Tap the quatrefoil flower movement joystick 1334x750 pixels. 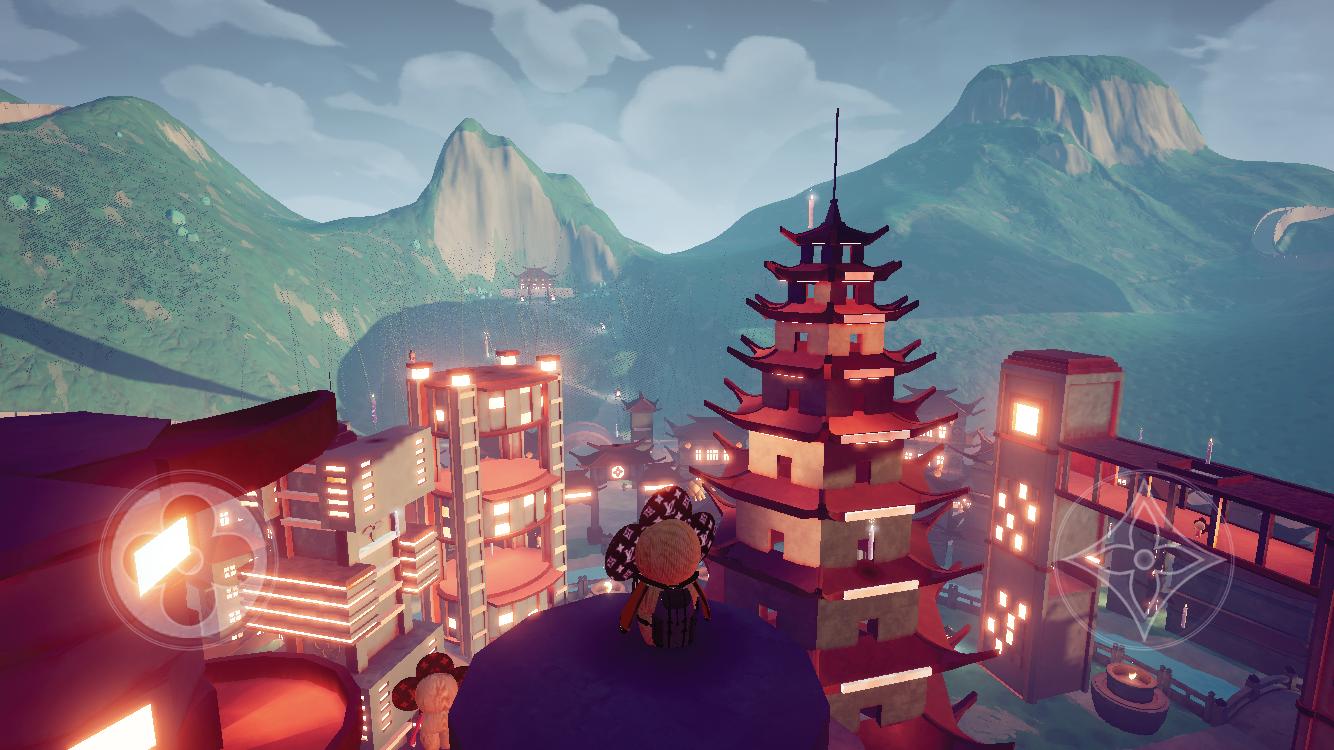click(187, 556)
